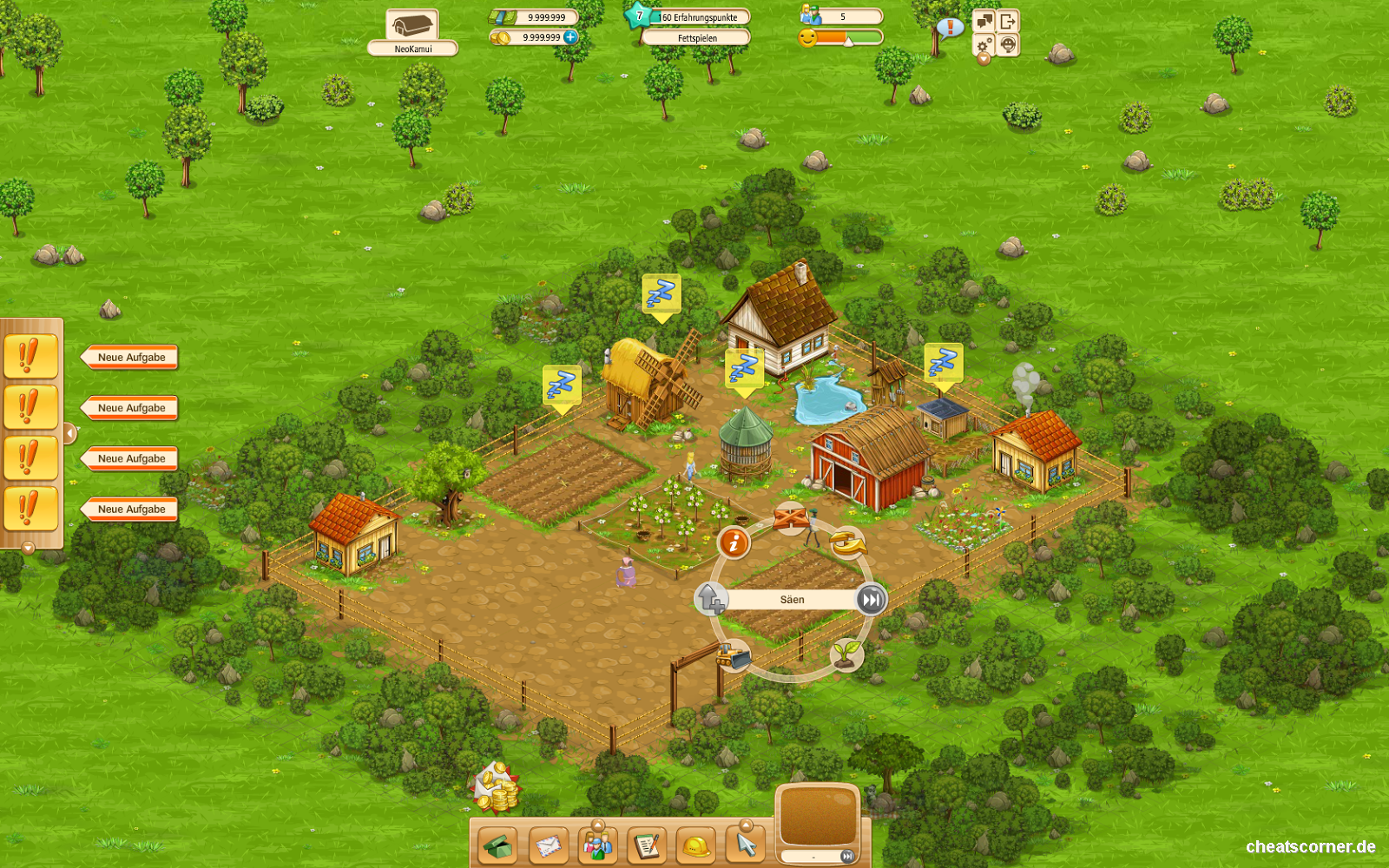Expand the arrow above the friends icon
The width and height of the screenshot is (1389, 868).
click(x=597, y=824)
